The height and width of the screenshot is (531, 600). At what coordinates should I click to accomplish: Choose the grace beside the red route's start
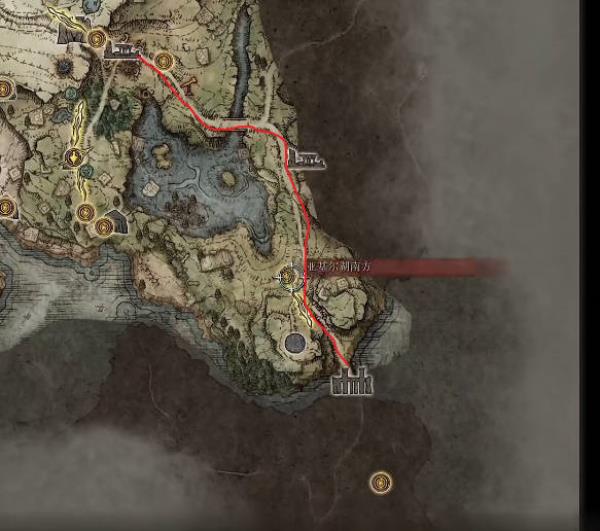(164, 61)
